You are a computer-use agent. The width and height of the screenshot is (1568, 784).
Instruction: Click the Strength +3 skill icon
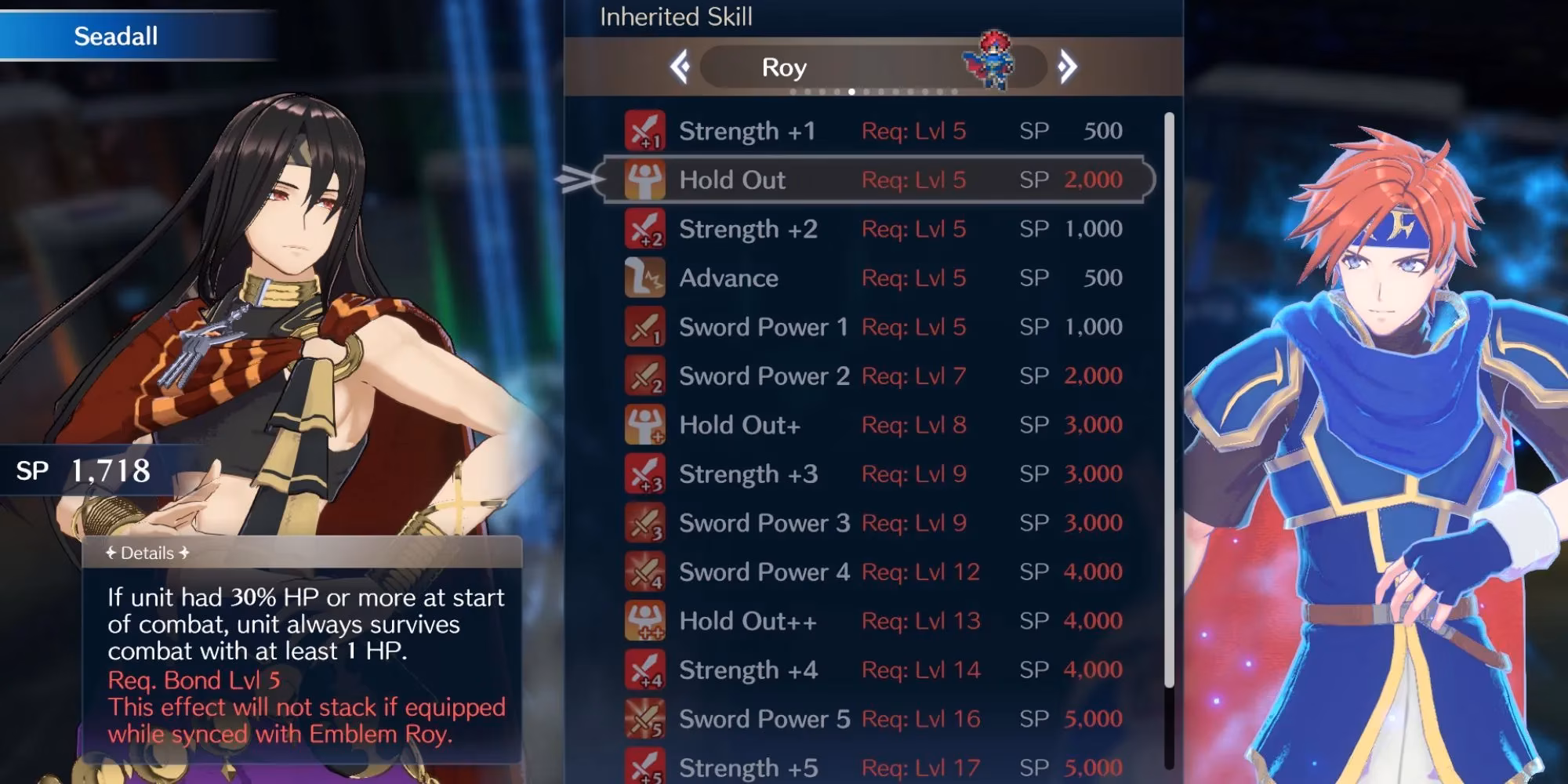[x=643, y=474]
